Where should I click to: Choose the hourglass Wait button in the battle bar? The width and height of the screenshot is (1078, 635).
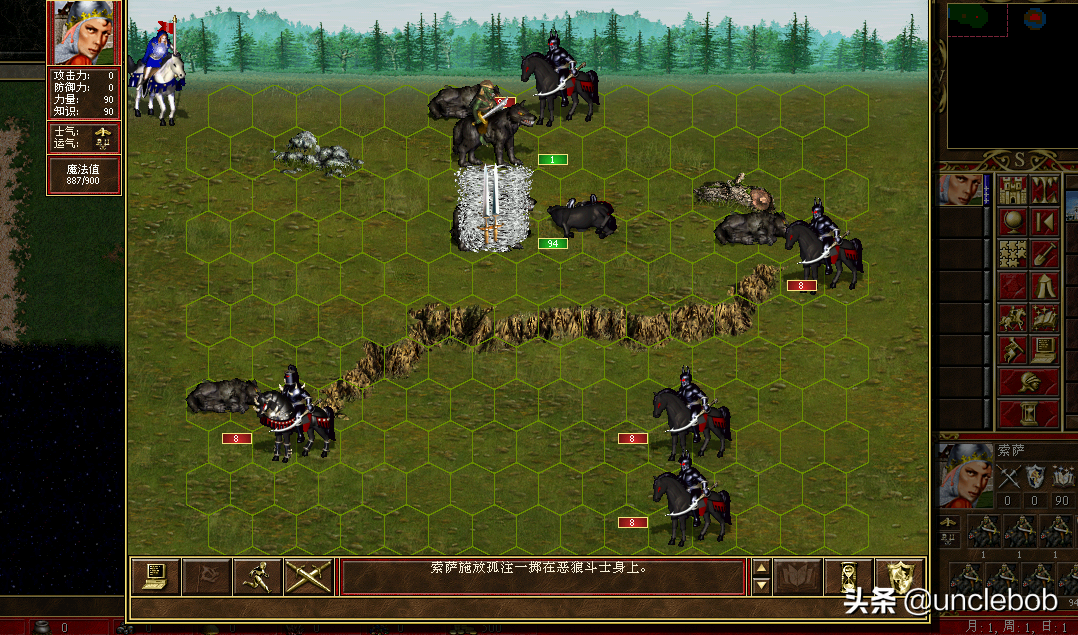click(848, 577)
